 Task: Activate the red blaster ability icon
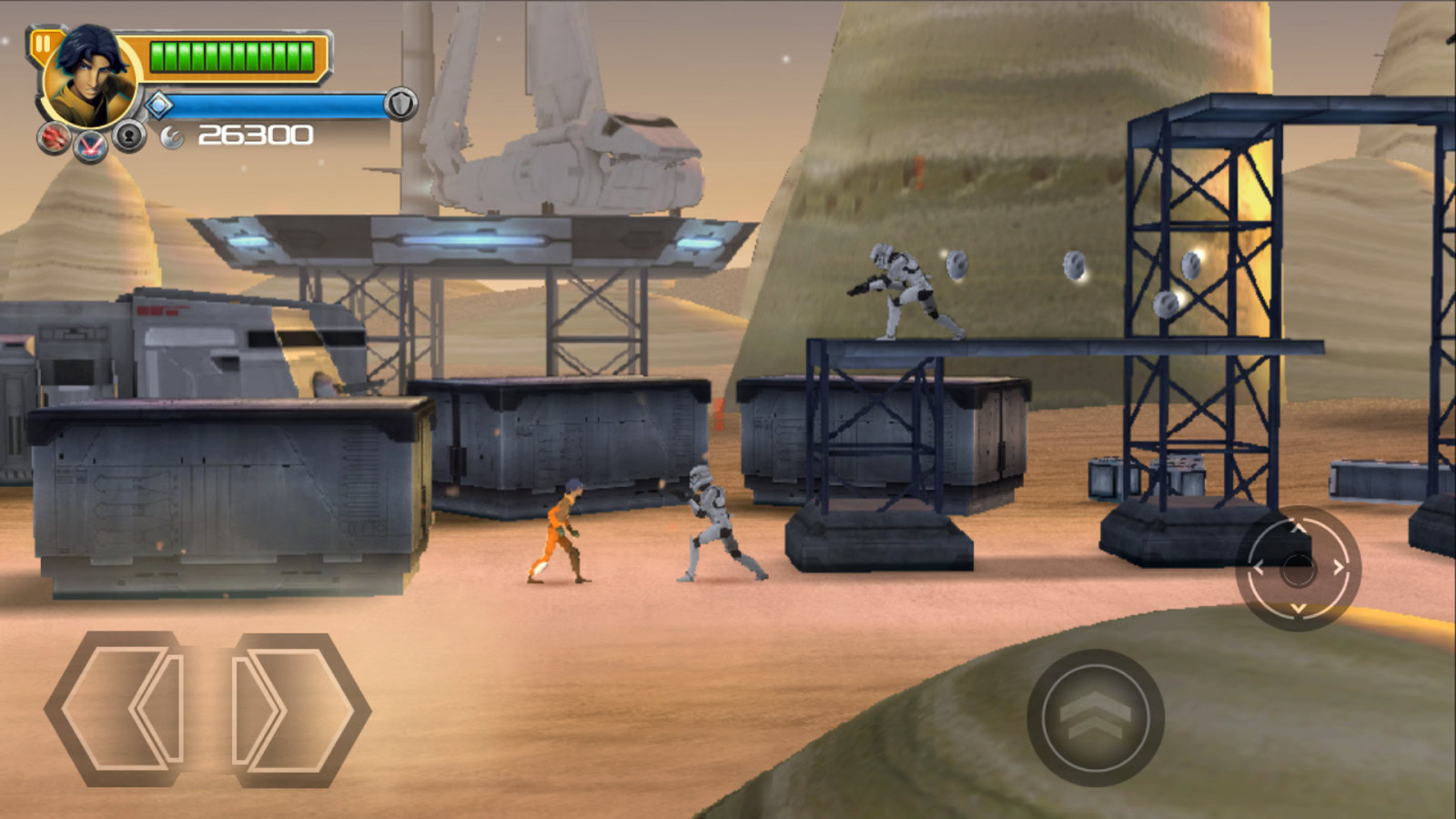click(53, 137)
